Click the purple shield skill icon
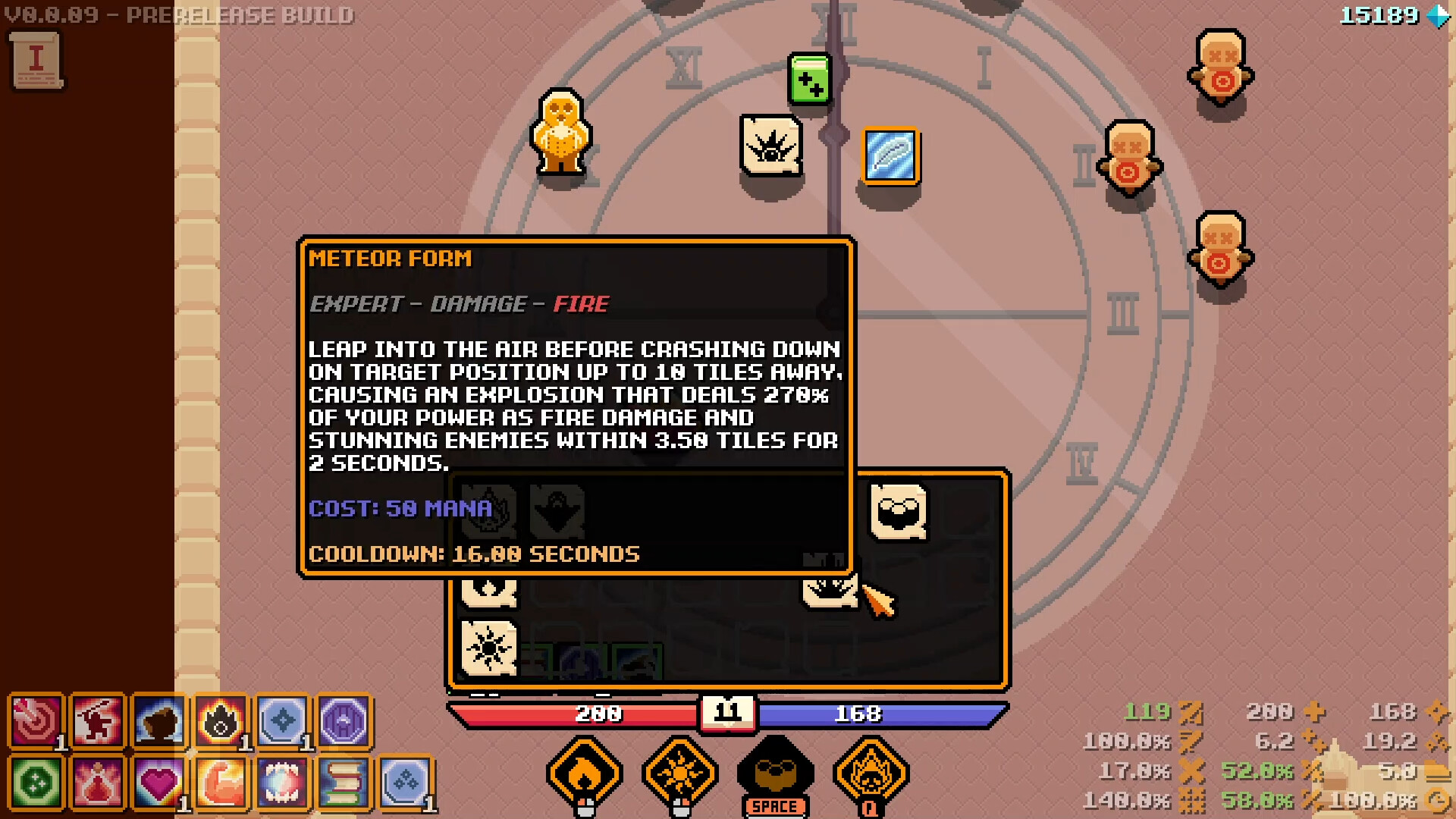 (345, 722)
